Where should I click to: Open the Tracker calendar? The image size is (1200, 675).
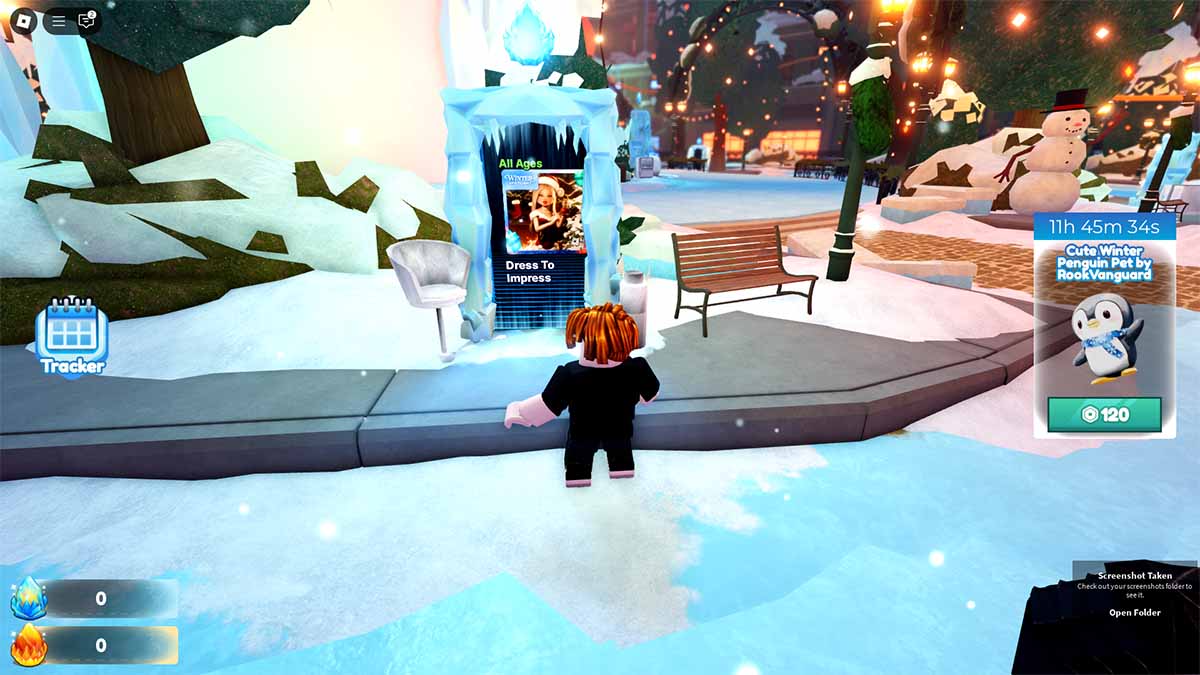[x=72, y=336]
